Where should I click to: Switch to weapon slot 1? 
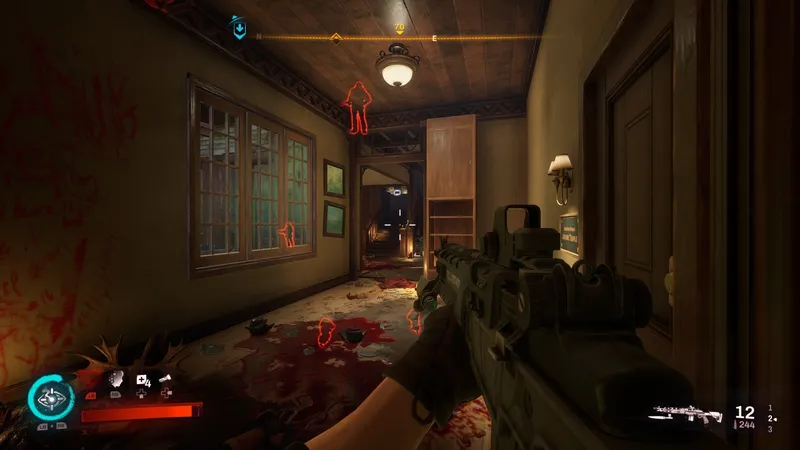pyautogui.click(x=769, y=408)
